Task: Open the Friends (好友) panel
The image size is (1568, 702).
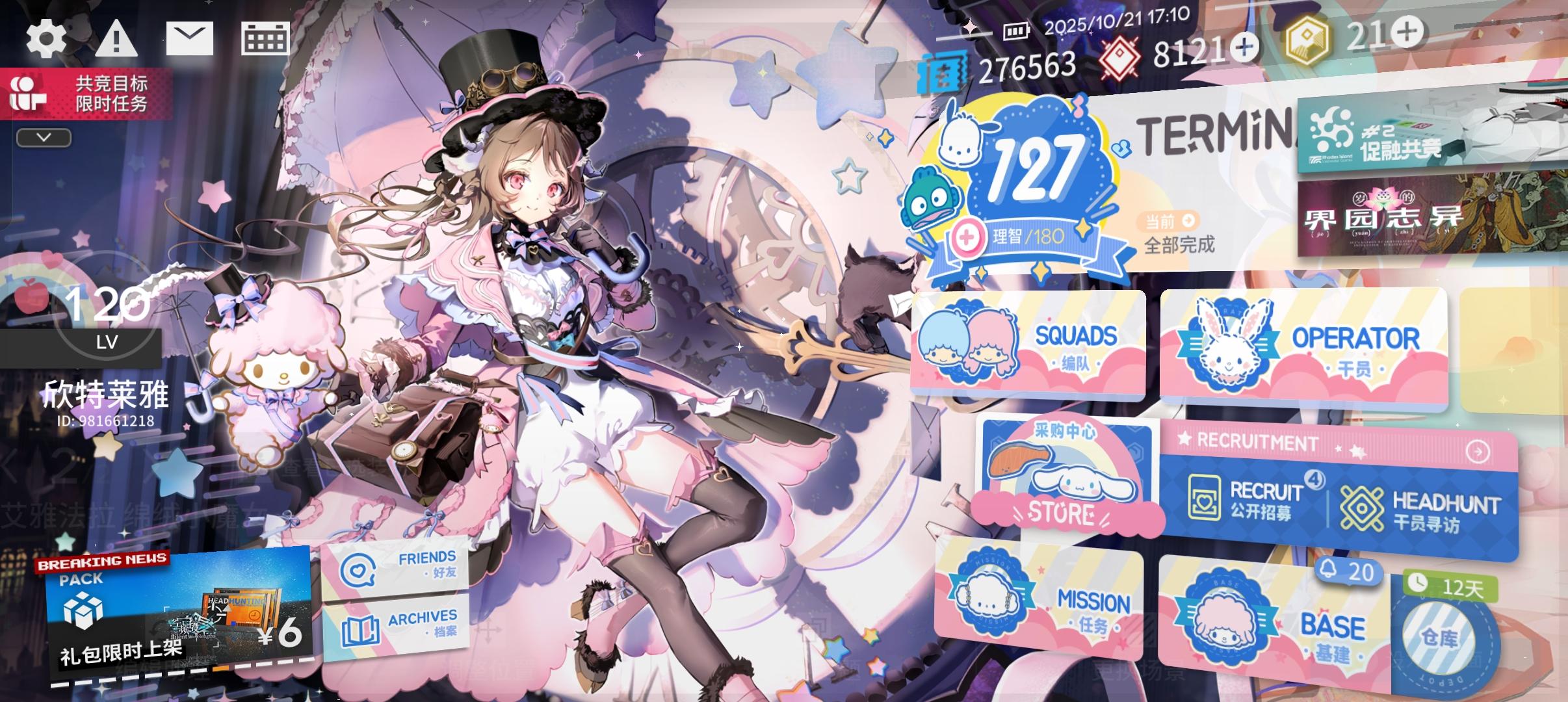Action: [x=400, y=565]
